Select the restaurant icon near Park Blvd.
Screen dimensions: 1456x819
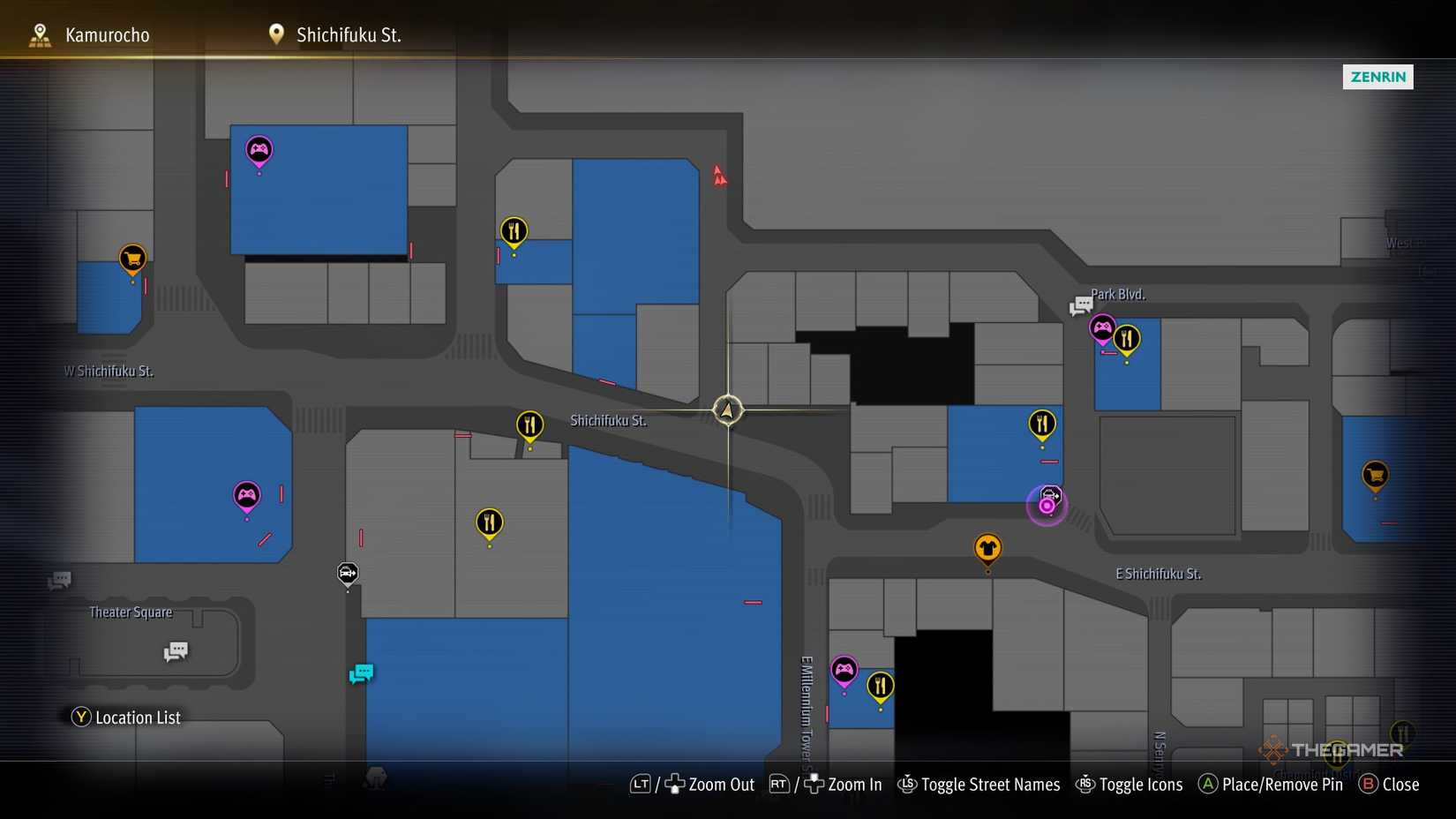(1128, 337)
